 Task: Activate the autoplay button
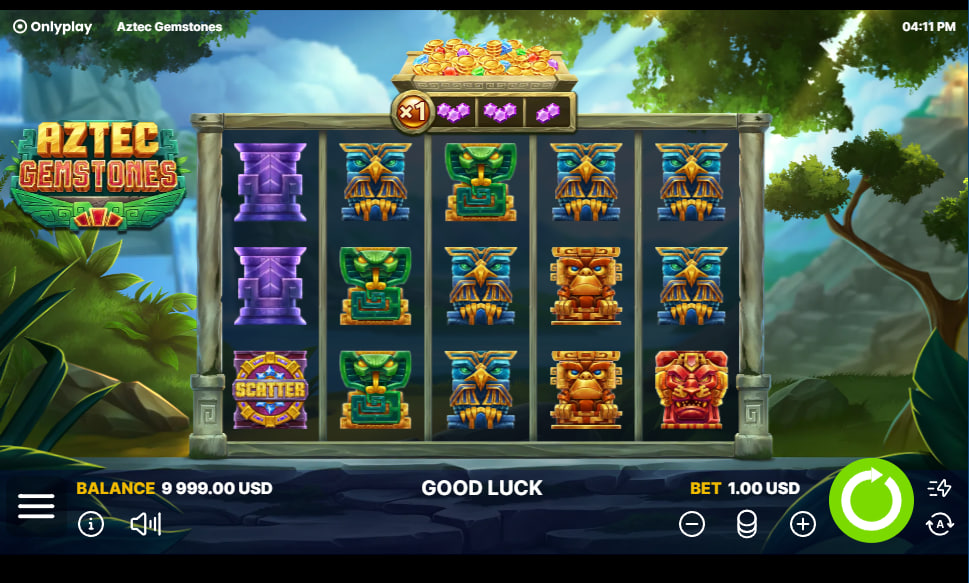[939, 524]
